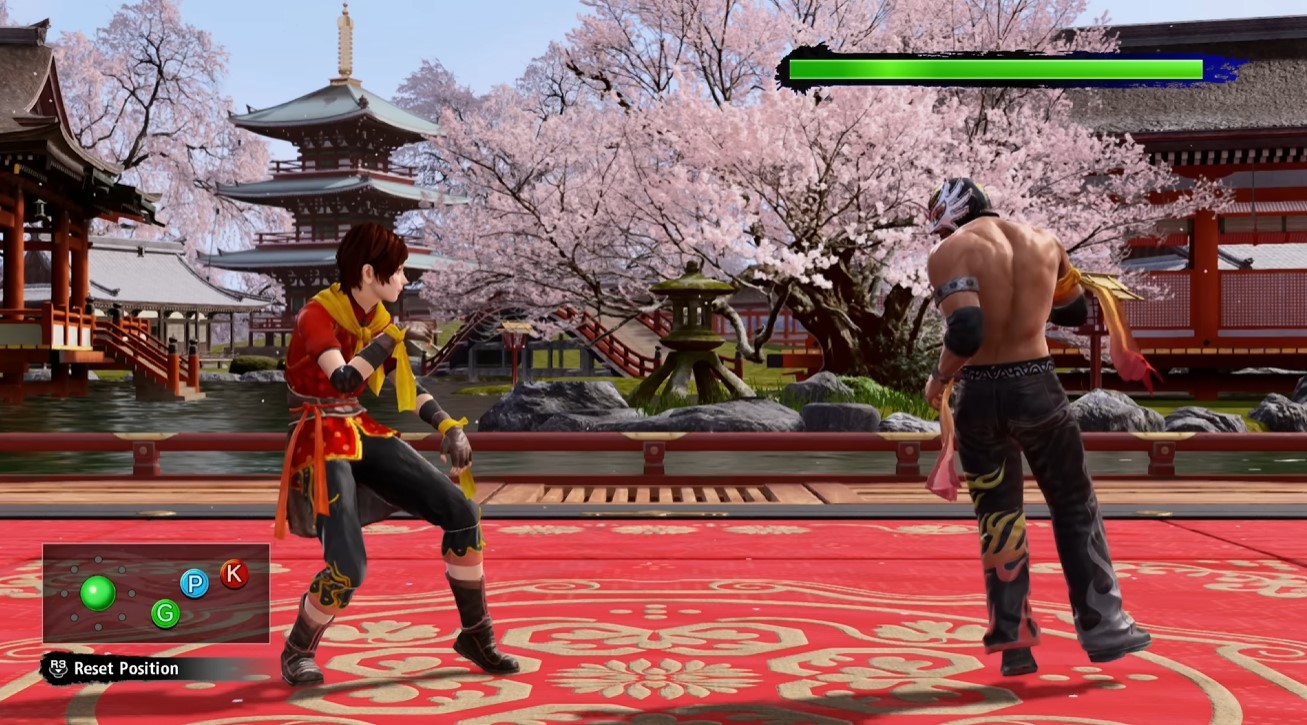Select the K kick button icon
Image resolution: width=1307 pixels, height=725 pixels.
(233, 574)
